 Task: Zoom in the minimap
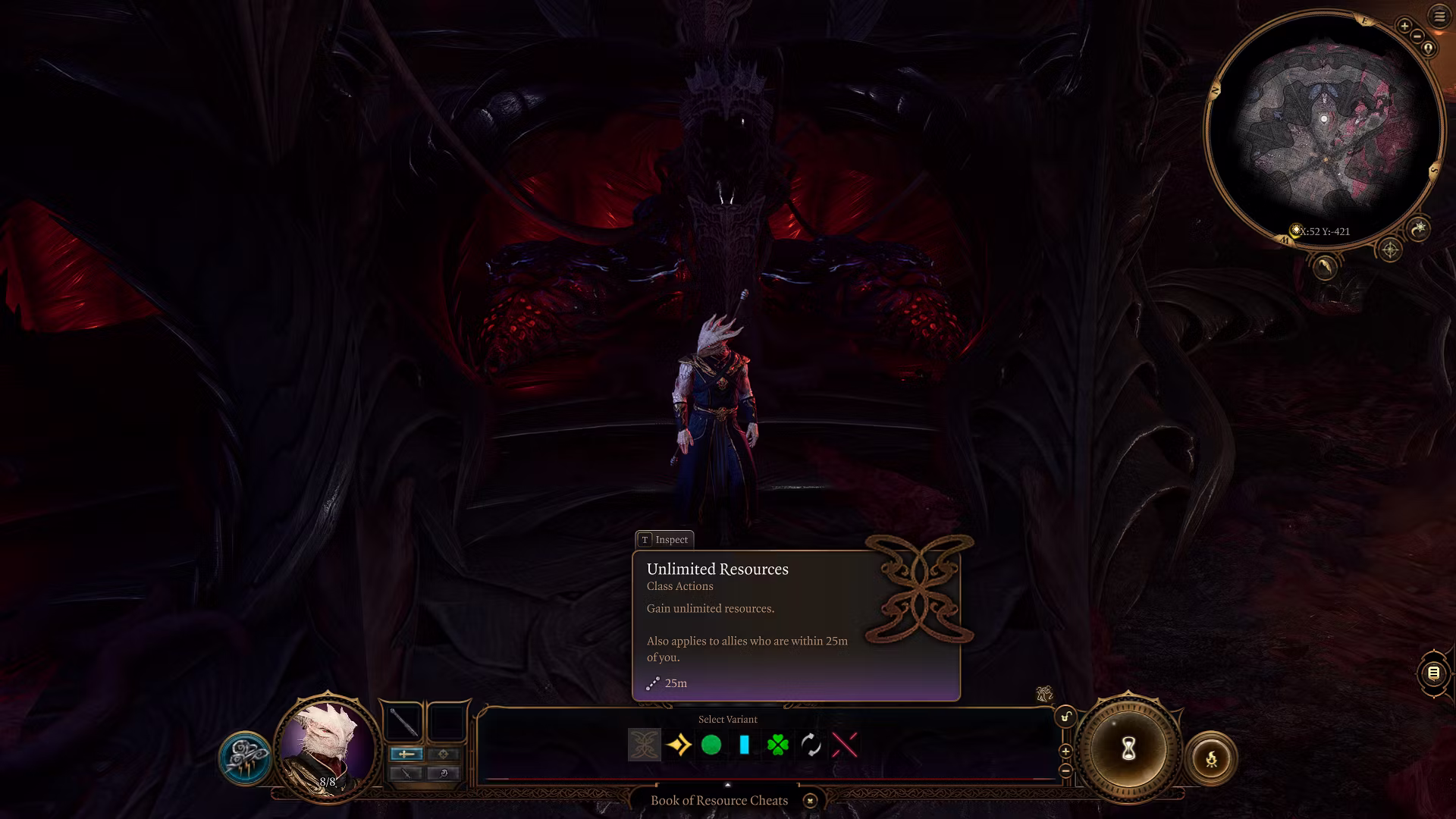(x=1404, y=27)
